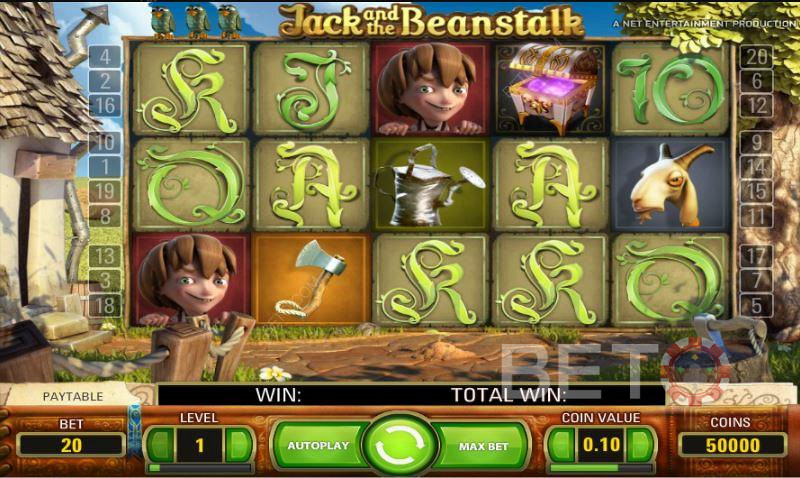
Task: Spin the reels with the green button
Action: [x=399, y=444]
